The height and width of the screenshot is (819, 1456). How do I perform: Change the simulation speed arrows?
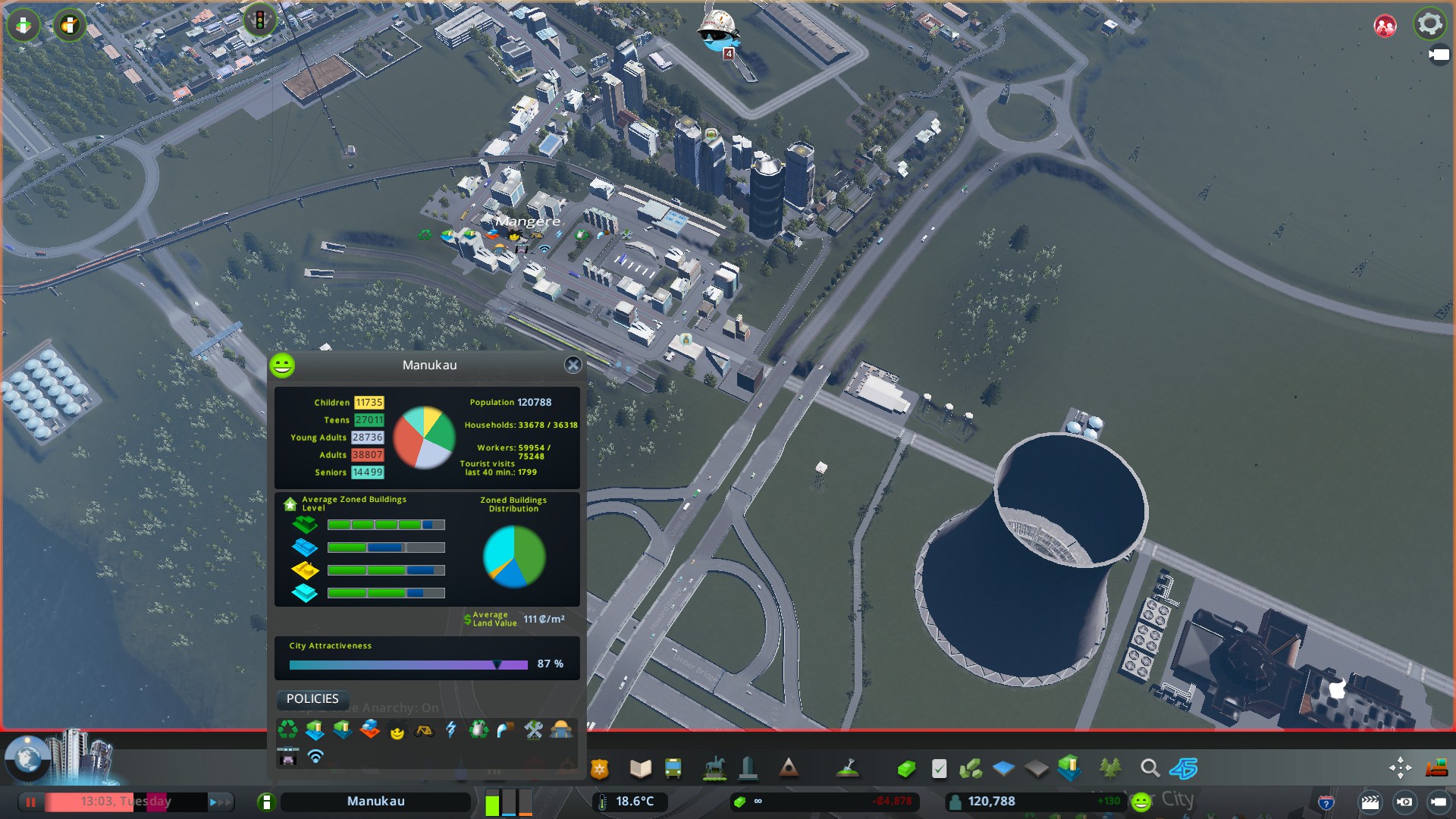pyautogui.click(x=219, y=802)
